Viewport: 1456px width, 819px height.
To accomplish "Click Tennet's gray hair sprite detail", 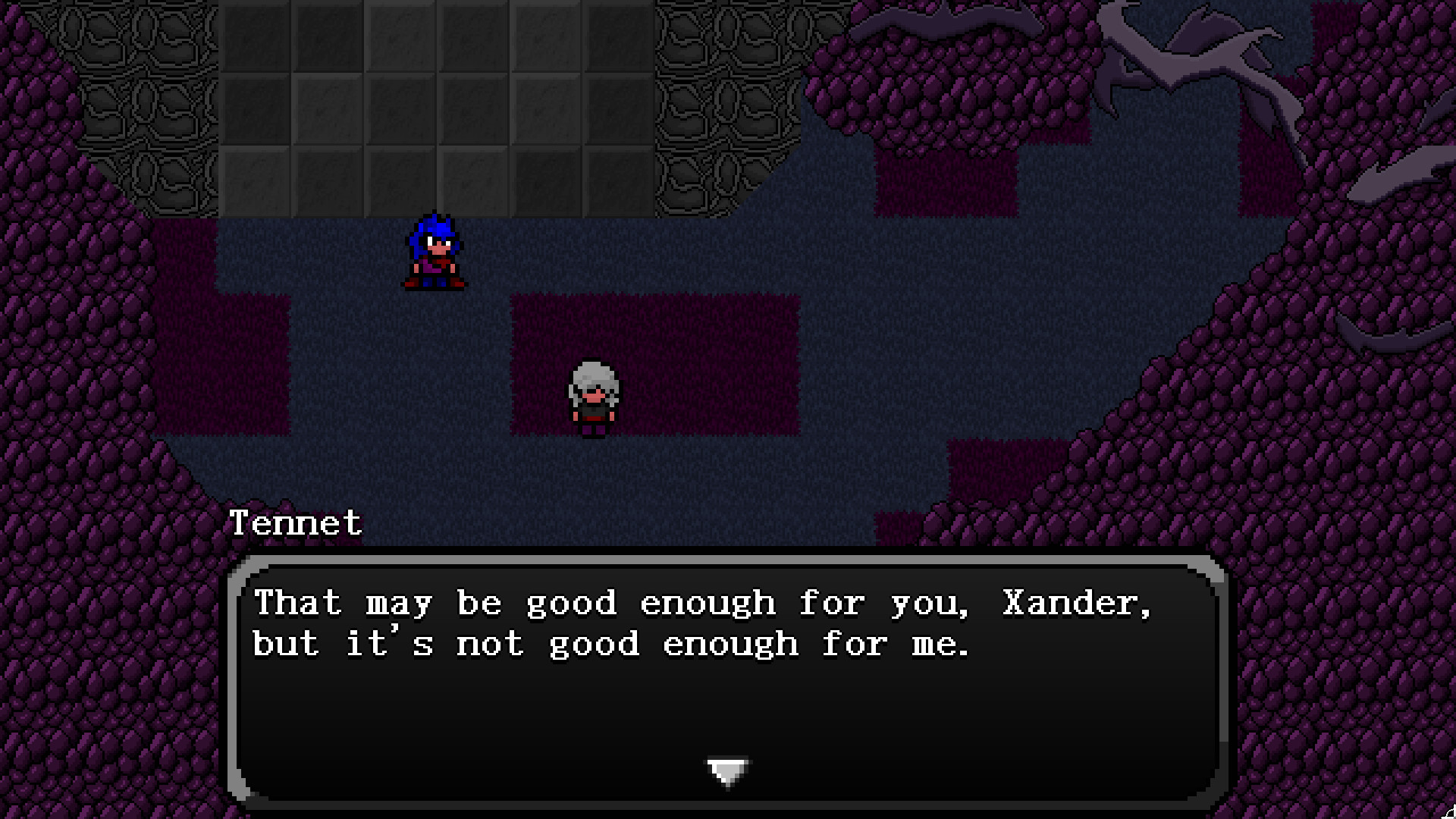I will tap(593, 375).
